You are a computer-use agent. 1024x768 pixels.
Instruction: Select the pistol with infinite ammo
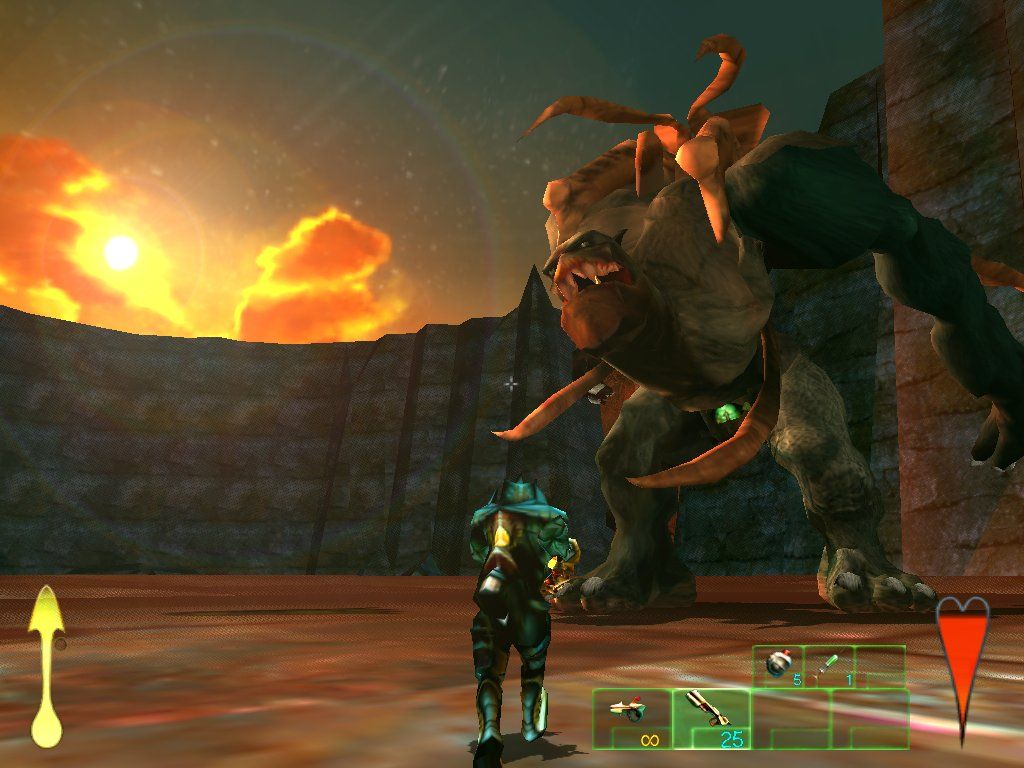coord(631,718)
